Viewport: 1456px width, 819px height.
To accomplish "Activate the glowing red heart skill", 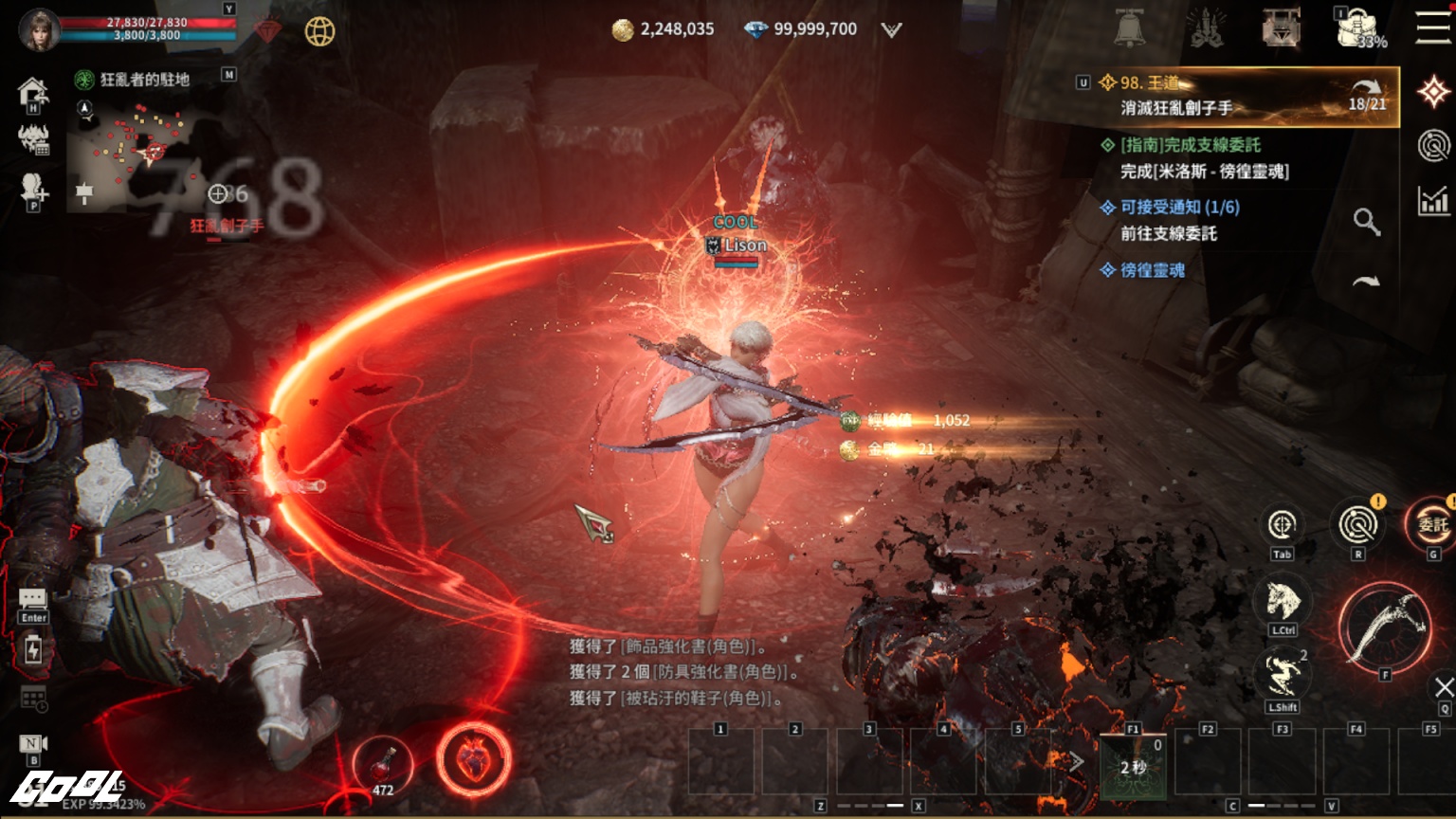I will coord(473,759).
